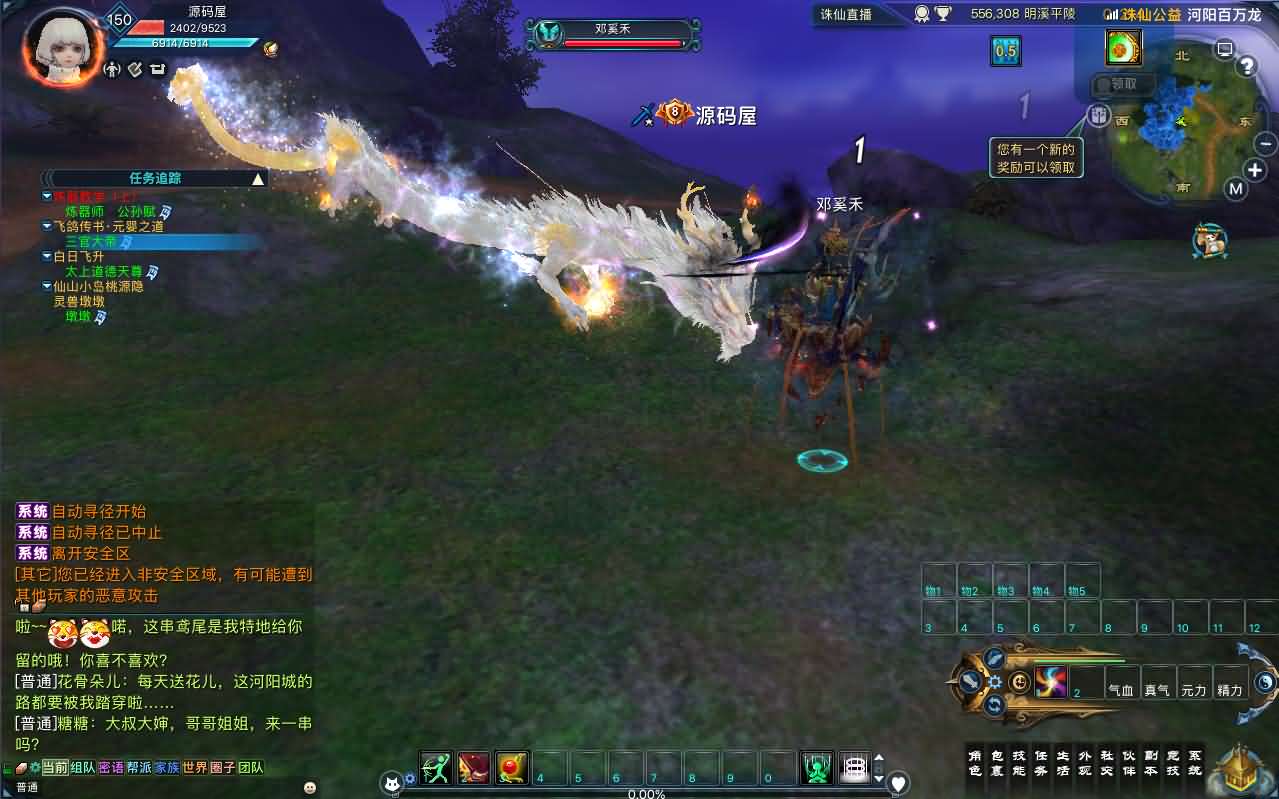Open the 技能 skills menu
The width and height of the screenshot is (1279, 799).
coord(1019,763)
